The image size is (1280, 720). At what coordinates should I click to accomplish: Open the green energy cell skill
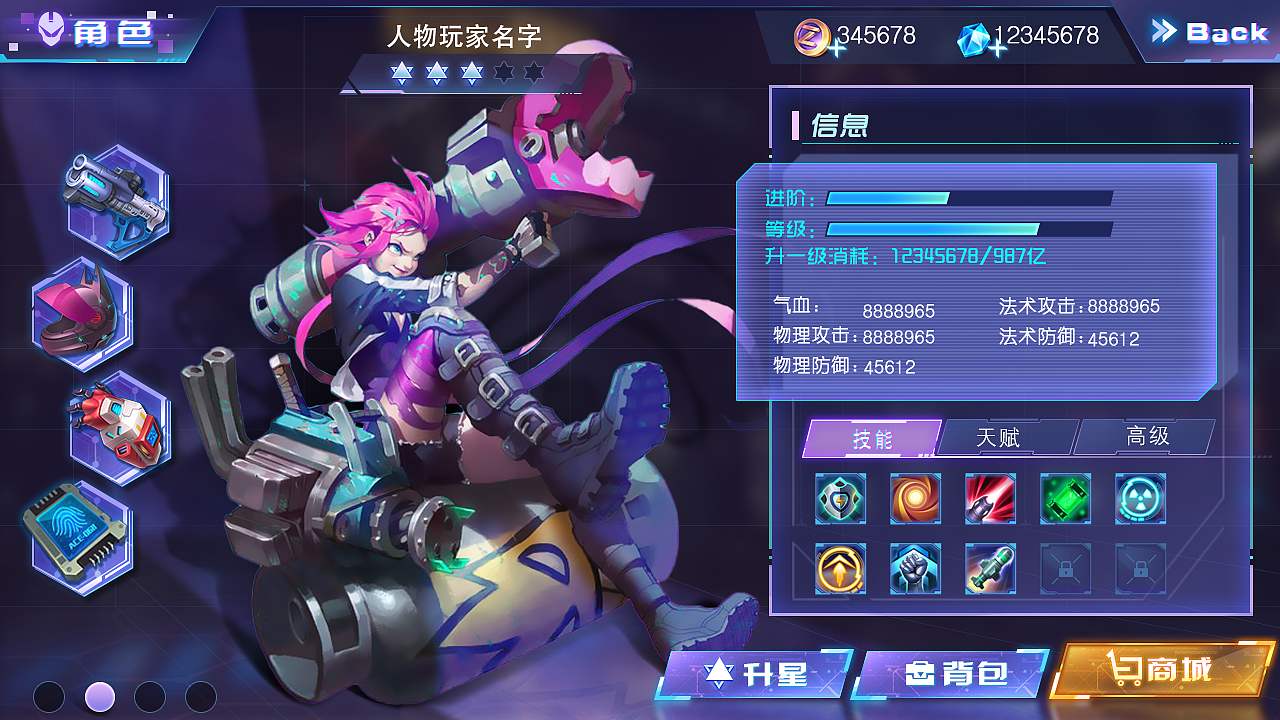coord(1065,498)
